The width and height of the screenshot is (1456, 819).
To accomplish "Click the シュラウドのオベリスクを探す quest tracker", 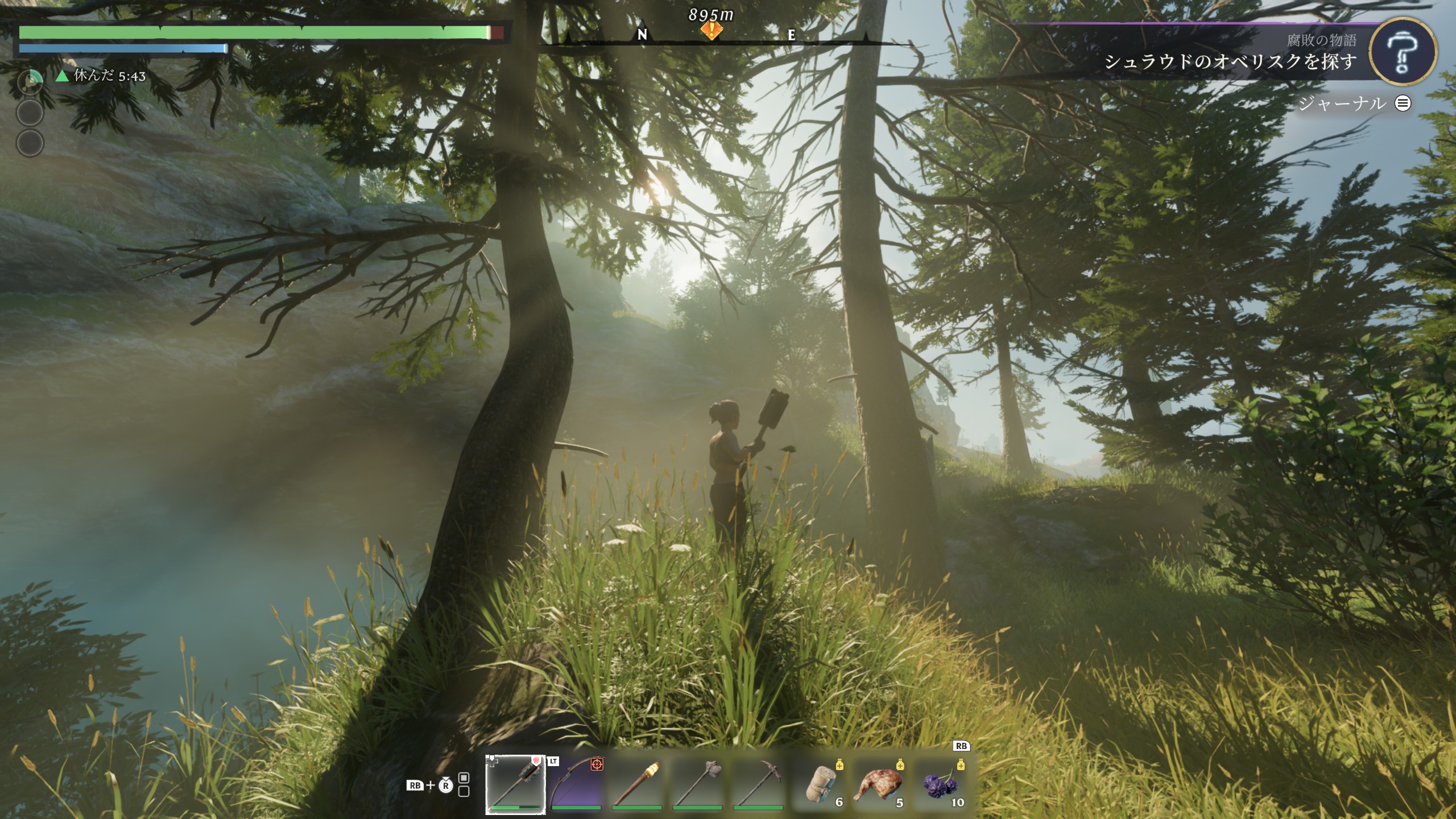I will 1230,61.
